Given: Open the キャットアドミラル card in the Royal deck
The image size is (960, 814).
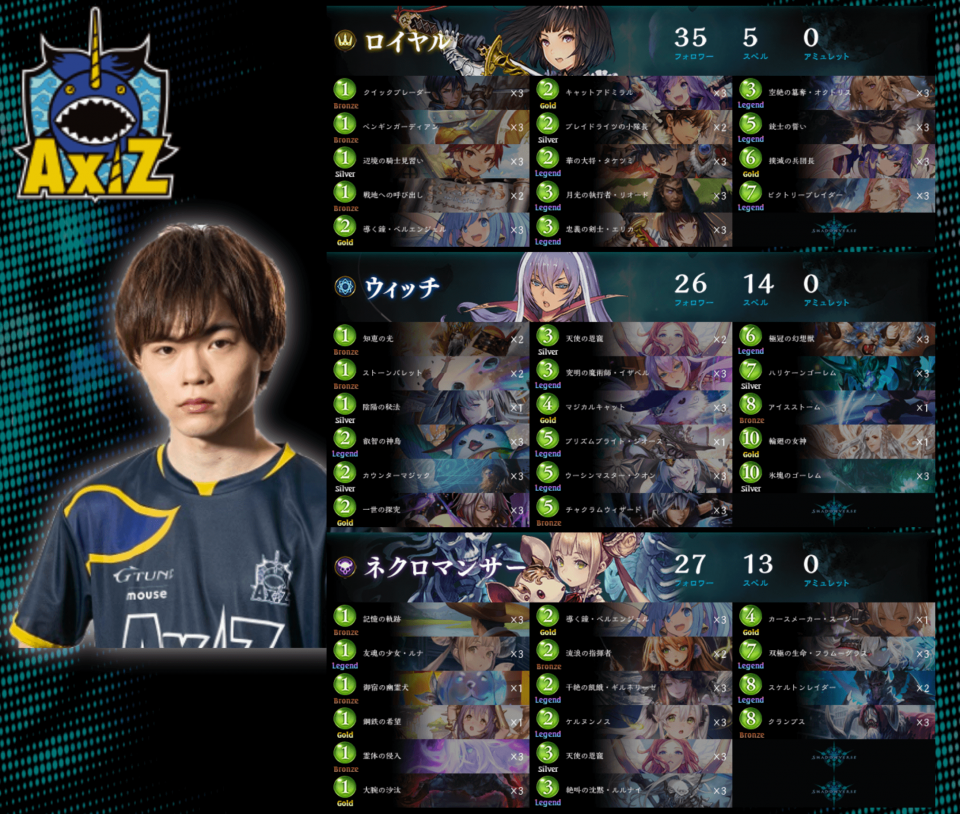Looking at the screenshot, I should click(632, 92).
